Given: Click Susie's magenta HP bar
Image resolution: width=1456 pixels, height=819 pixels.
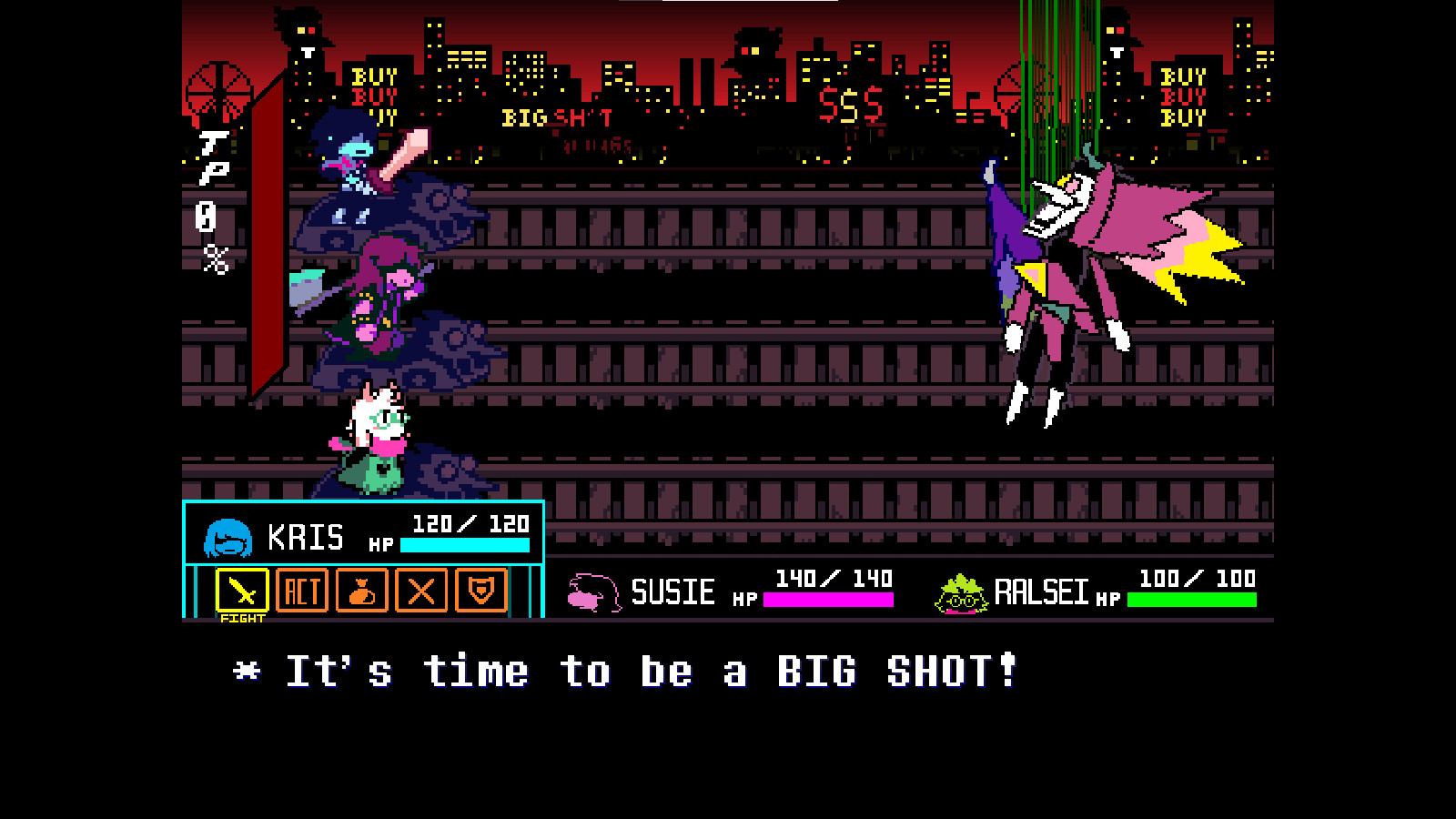Looking at the screenshot, I should pyautogui.click(x=828, y=601).
